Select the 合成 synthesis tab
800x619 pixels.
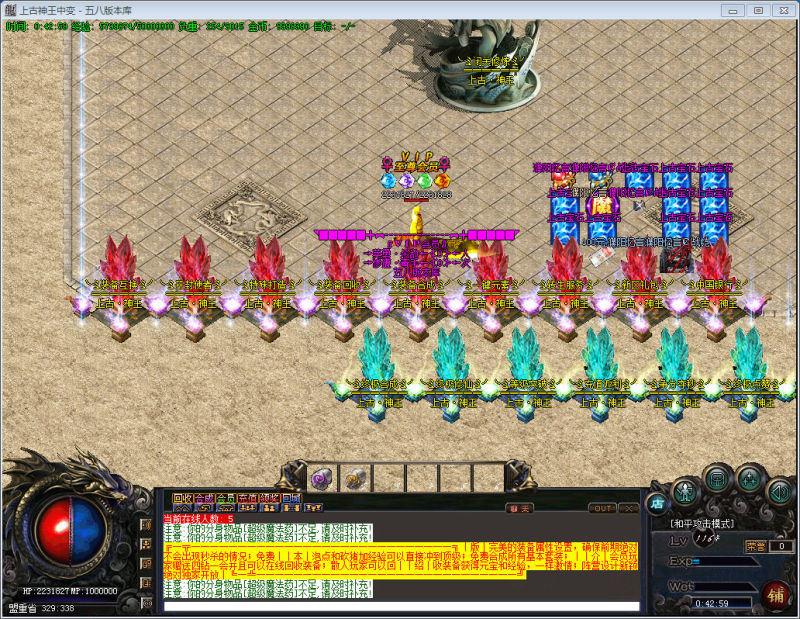pos(204,498)
